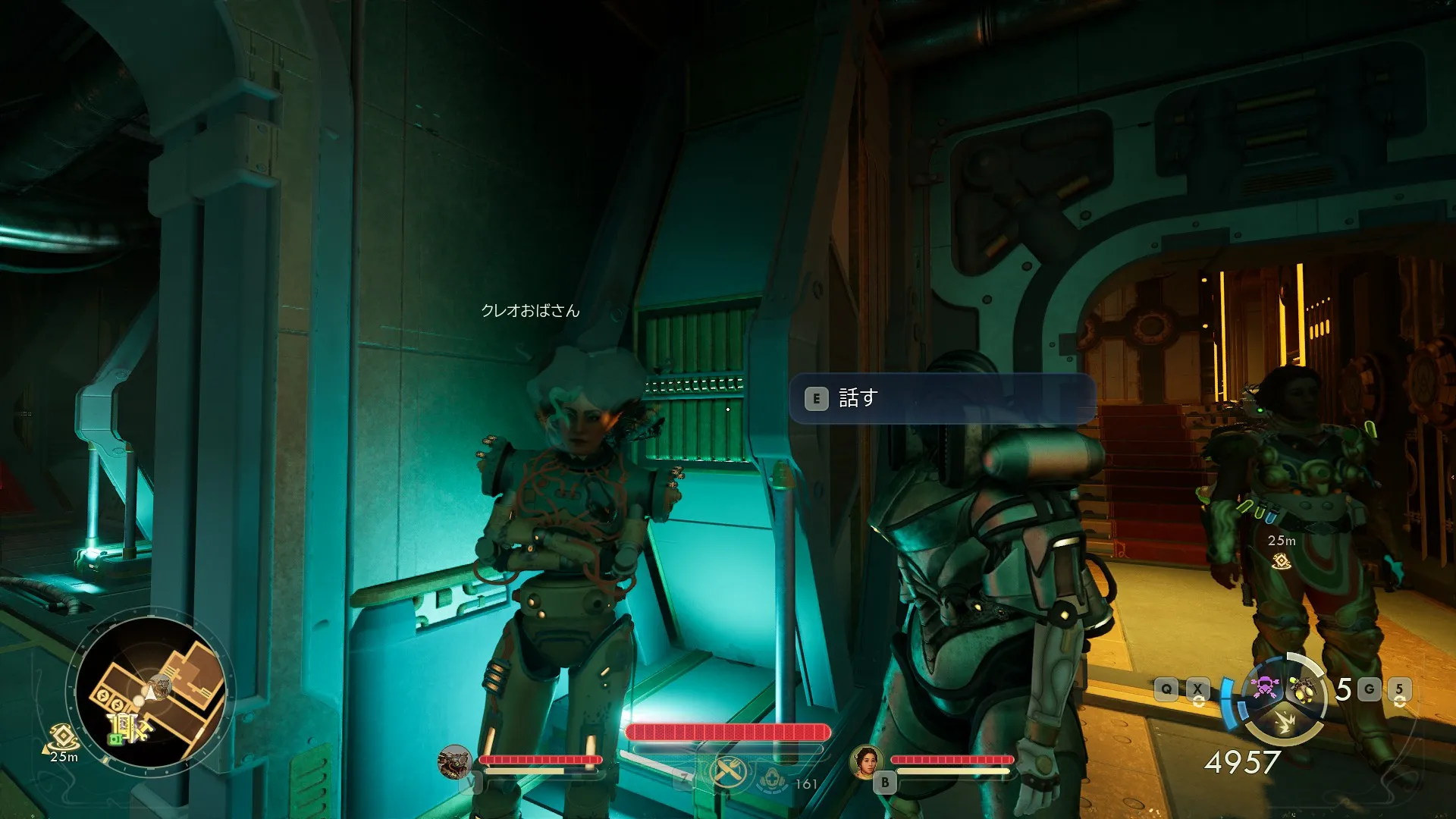The image size is (1456, 819).
Task: Click the ammo counter showing 4957
Action: click(1244, 762)
